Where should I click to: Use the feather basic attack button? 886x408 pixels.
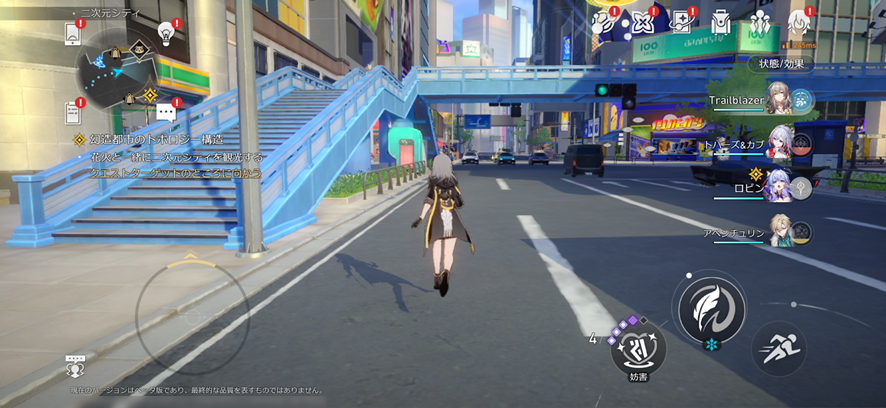711,308
